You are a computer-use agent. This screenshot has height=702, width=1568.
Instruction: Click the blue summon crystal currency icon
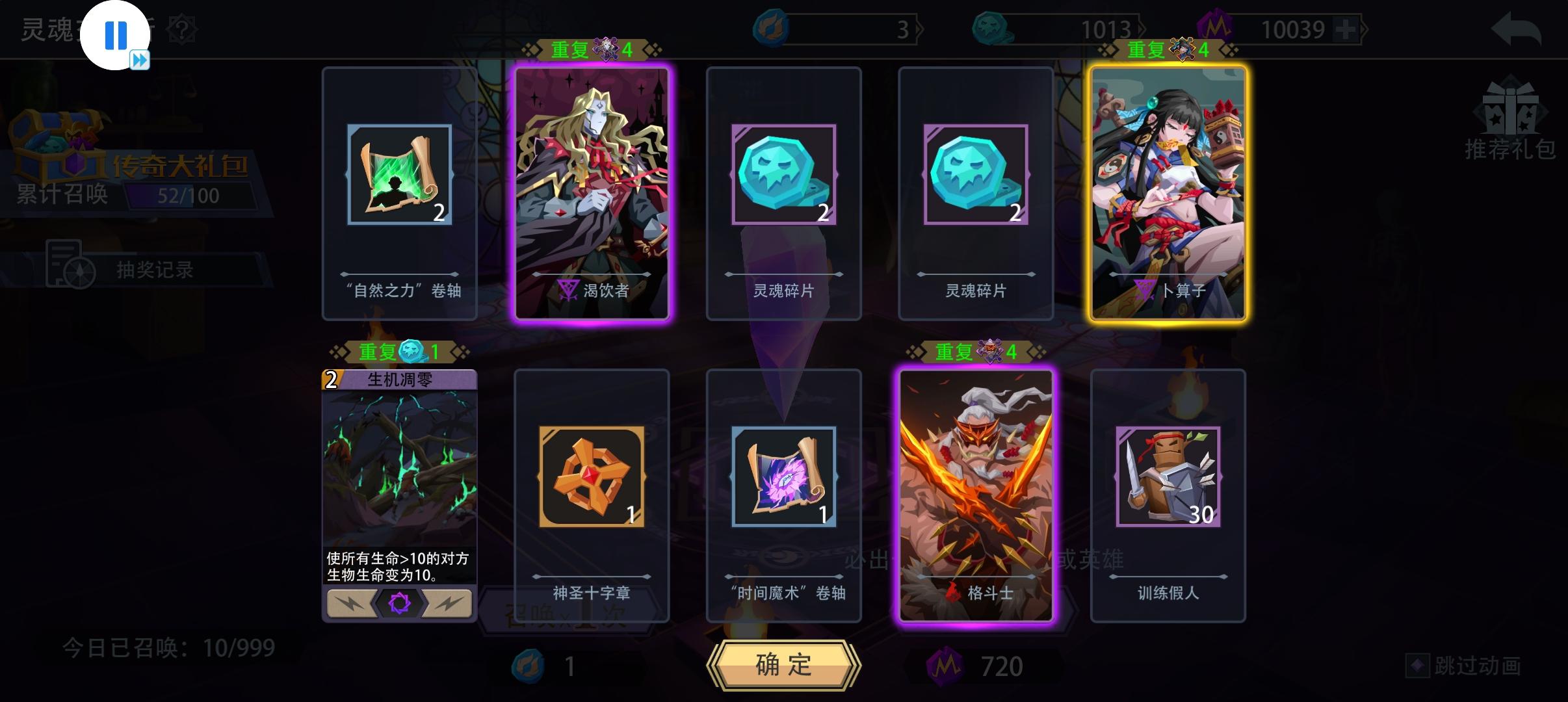pos(770,27)
